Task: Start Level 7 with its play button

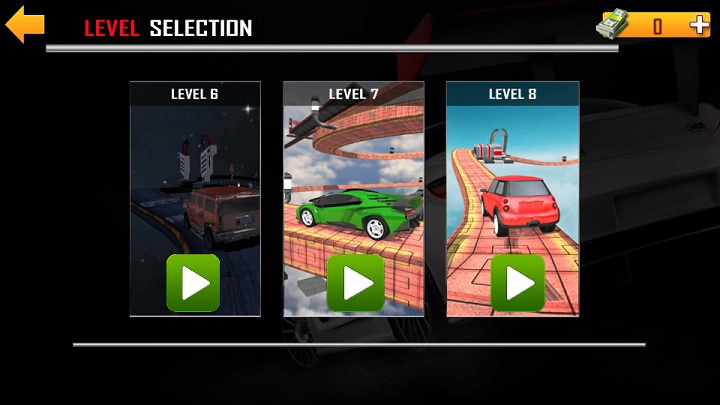Action: click(355, 283)
